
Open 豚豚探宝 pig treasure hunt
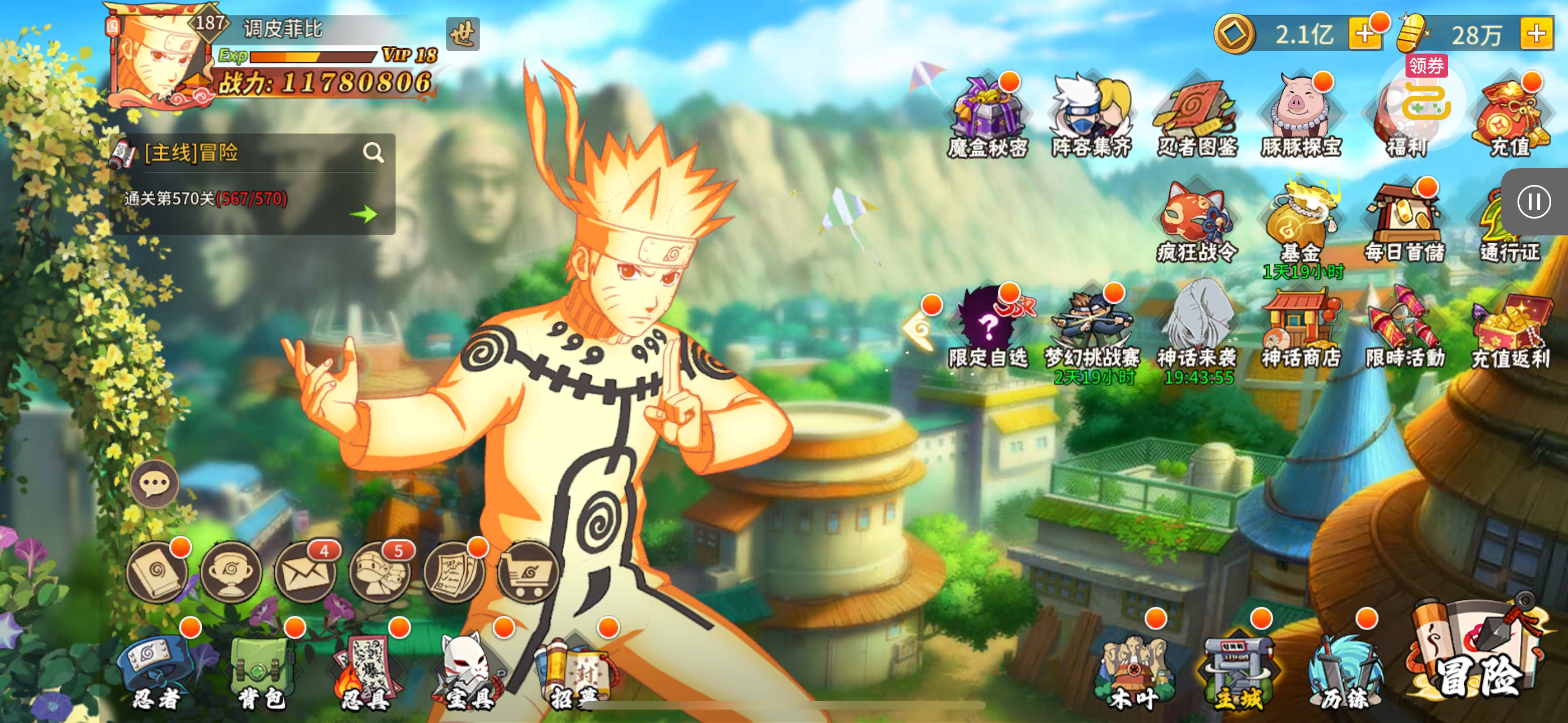[1302, 117]
